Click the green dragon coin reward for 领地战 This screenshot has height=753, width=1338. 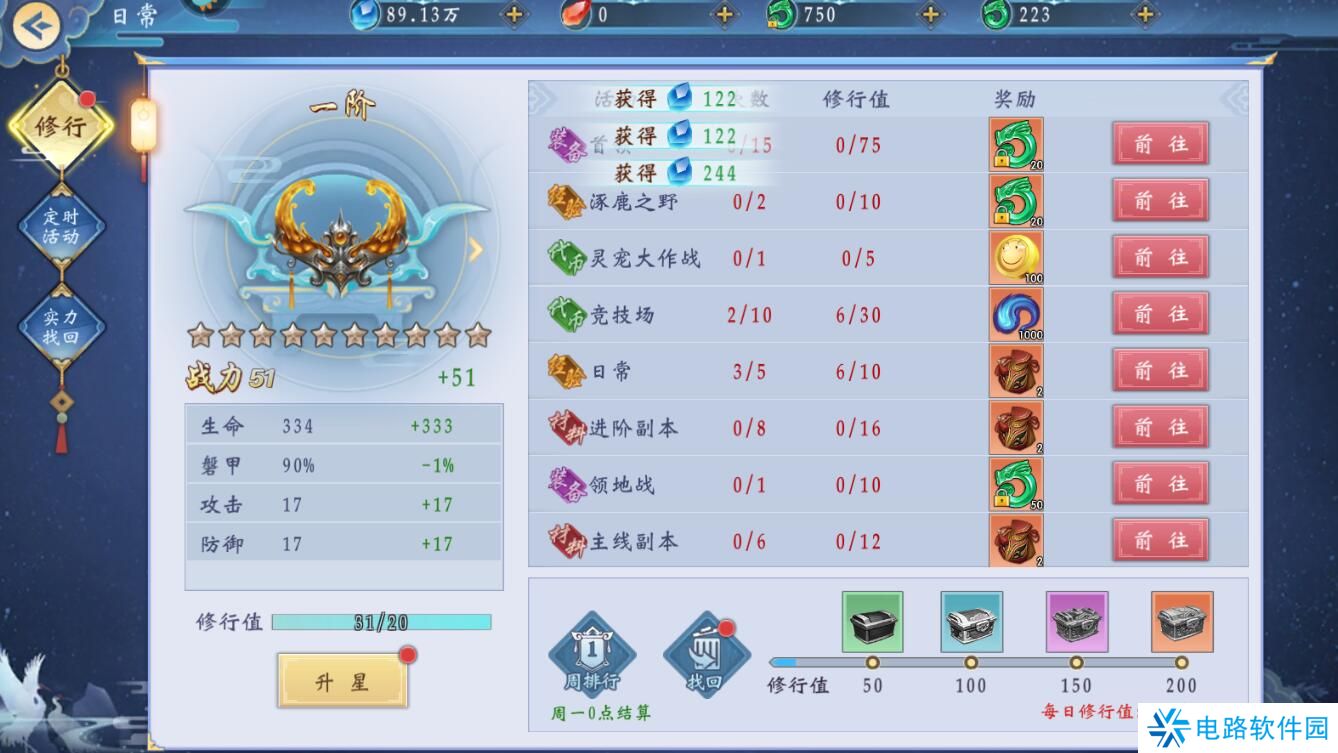pyautogui.click(x=1016, y=484)
